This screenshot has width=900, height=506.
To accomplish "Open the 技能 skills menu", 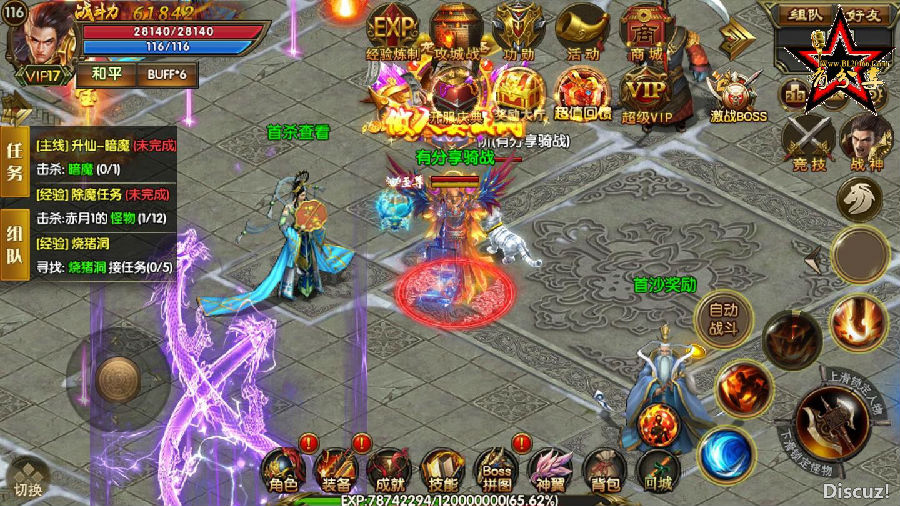I will point(440,470).
